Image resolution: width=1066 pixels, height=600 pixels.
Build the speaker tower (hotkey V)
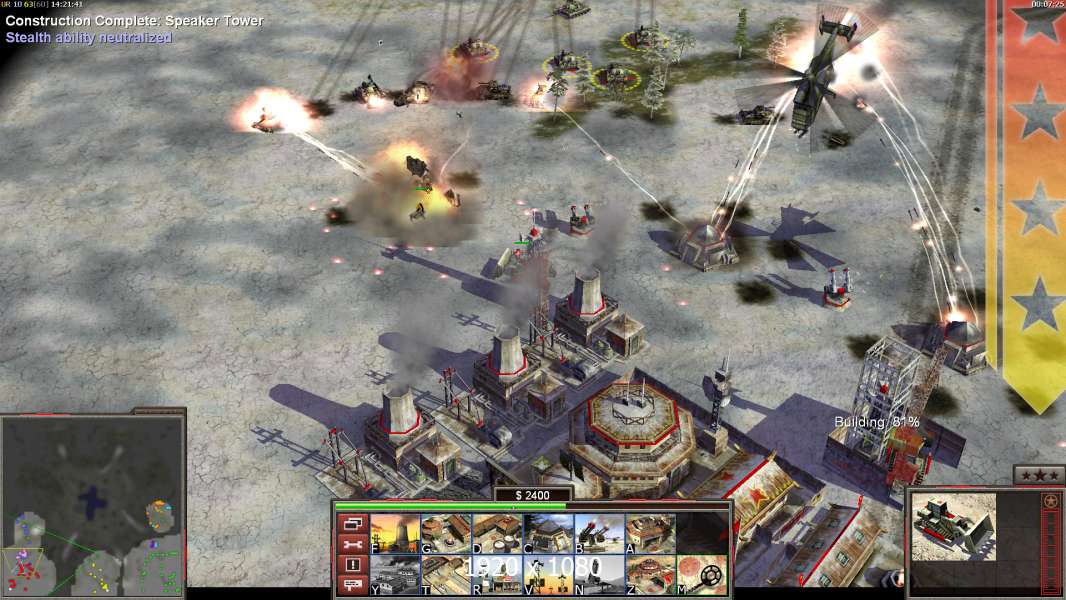click(x=548, y=575)
